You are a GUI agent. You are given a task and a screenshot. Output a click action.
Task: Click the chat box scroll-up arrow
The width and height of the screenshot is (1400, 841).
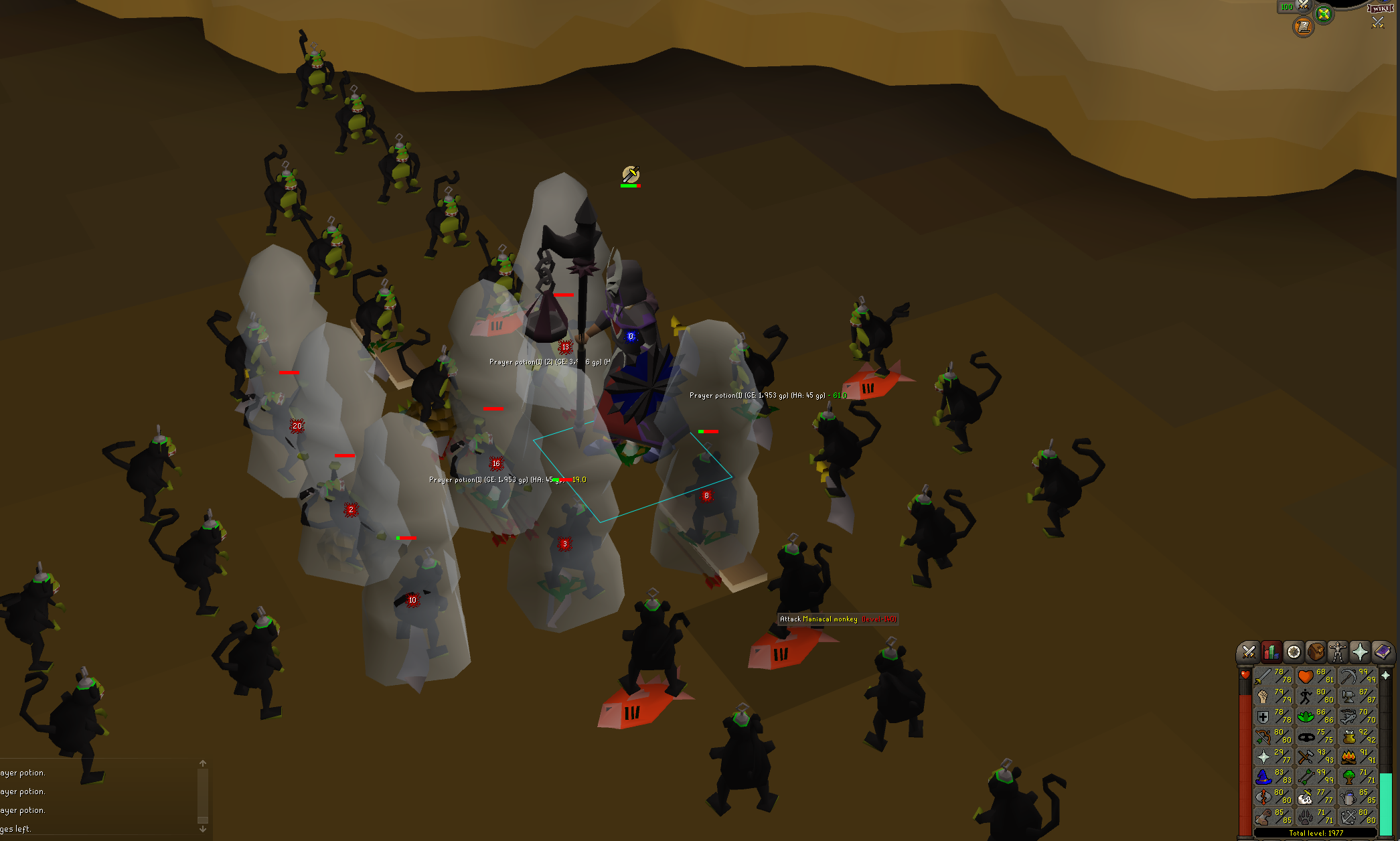[x=203, y=763]
